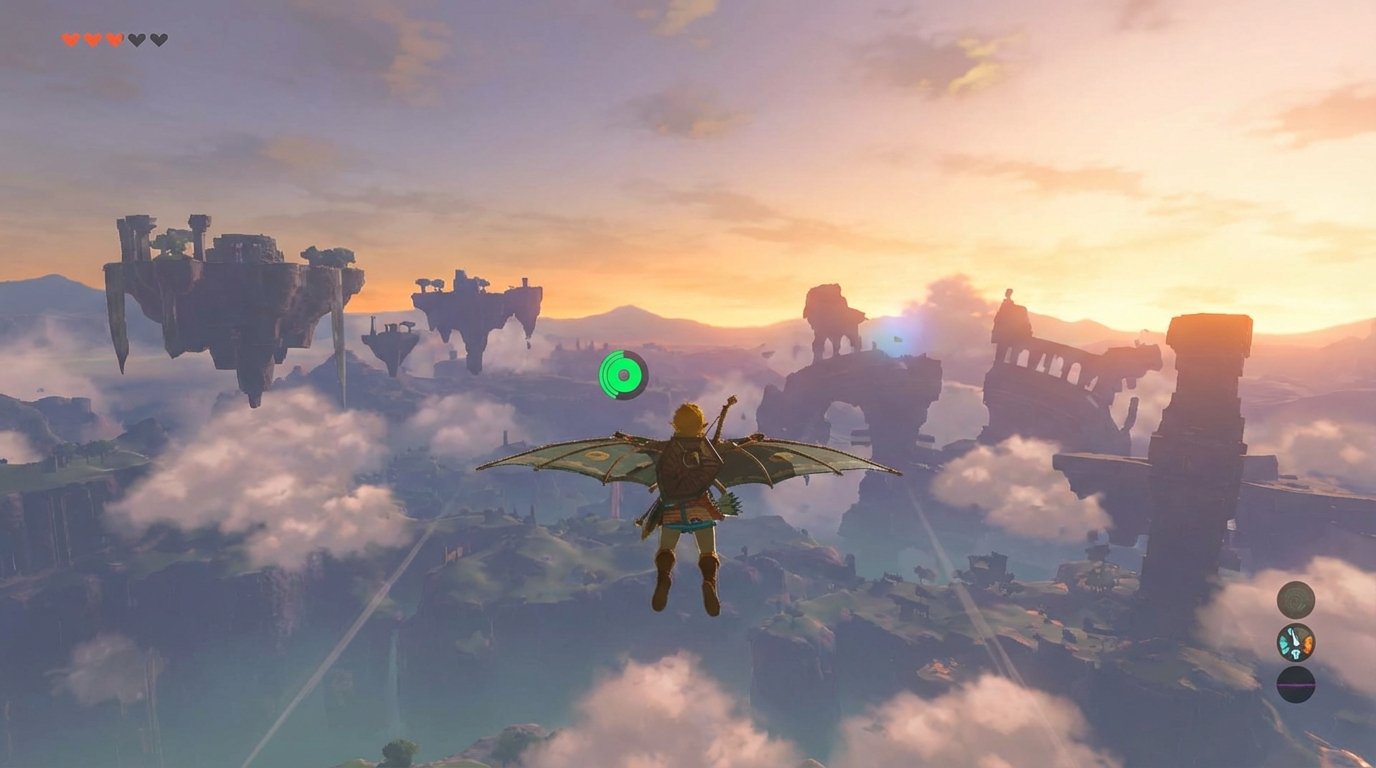
Task: Click the first empty dark heart
Action: pos(136,40)
